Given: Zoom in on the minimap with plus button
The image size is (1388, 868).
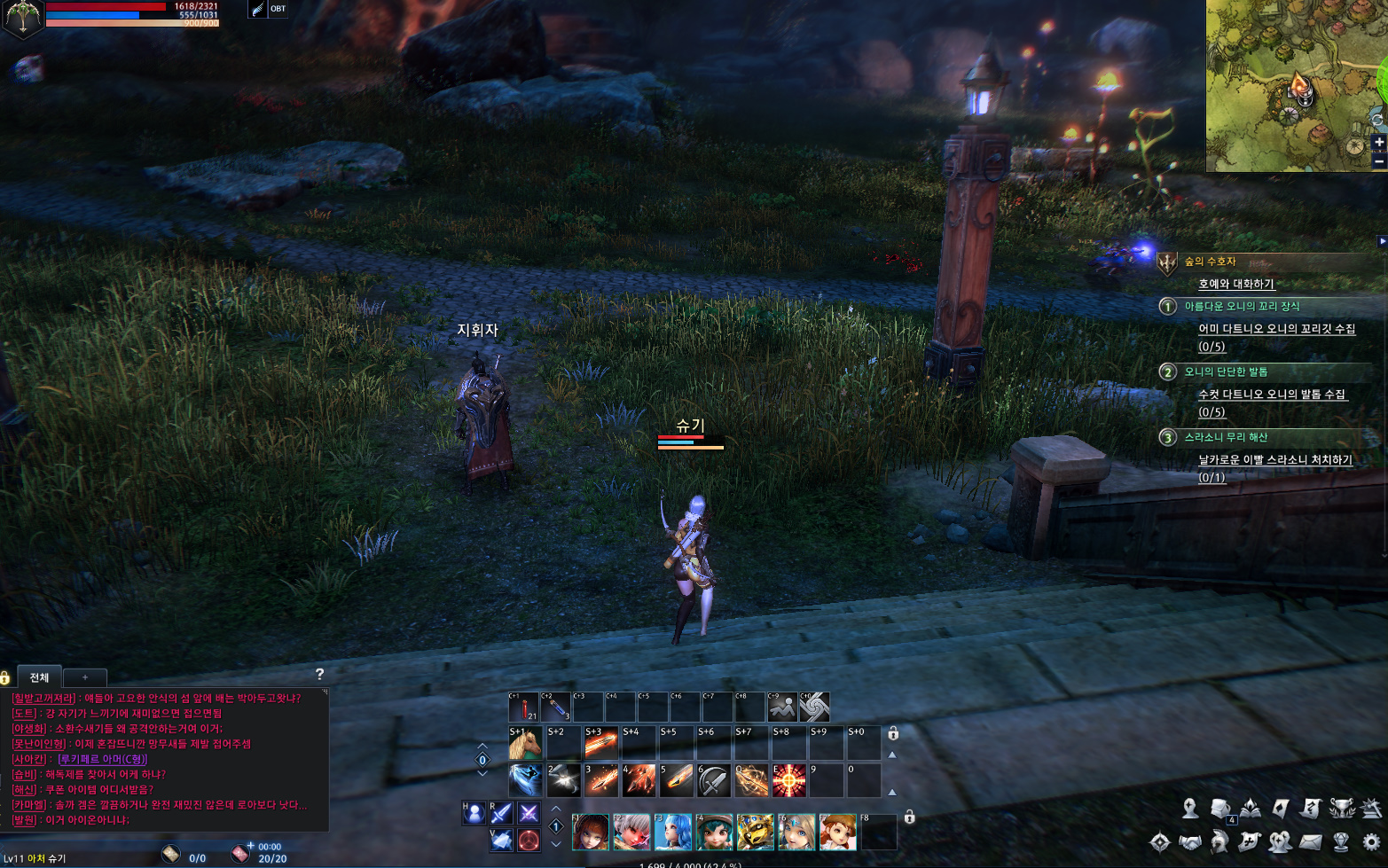Looking at the screenshot, I should [1379, 142].
